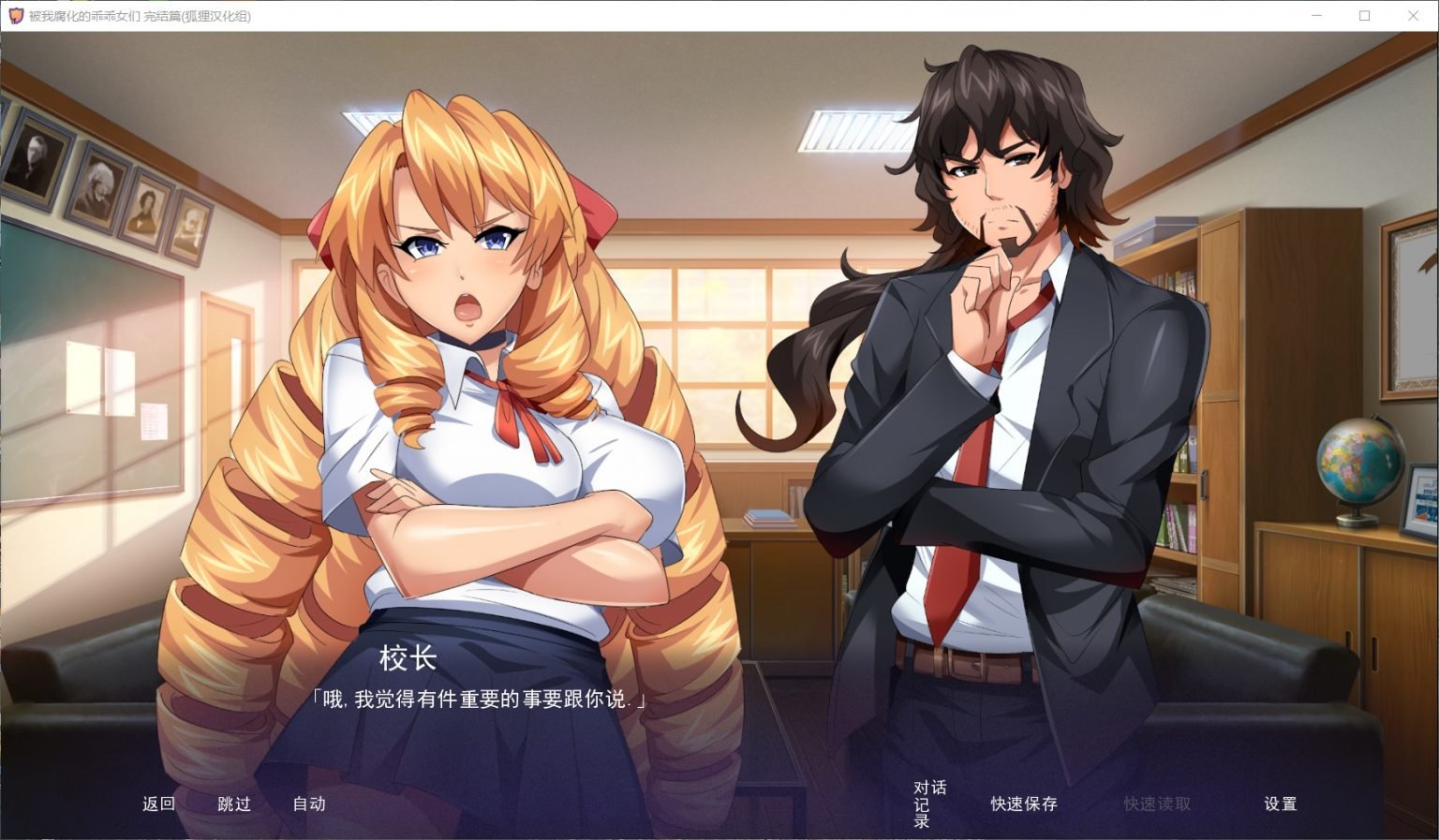Open 设置 at bottom right corner
1439x840 pixels.
(1280, 803)
